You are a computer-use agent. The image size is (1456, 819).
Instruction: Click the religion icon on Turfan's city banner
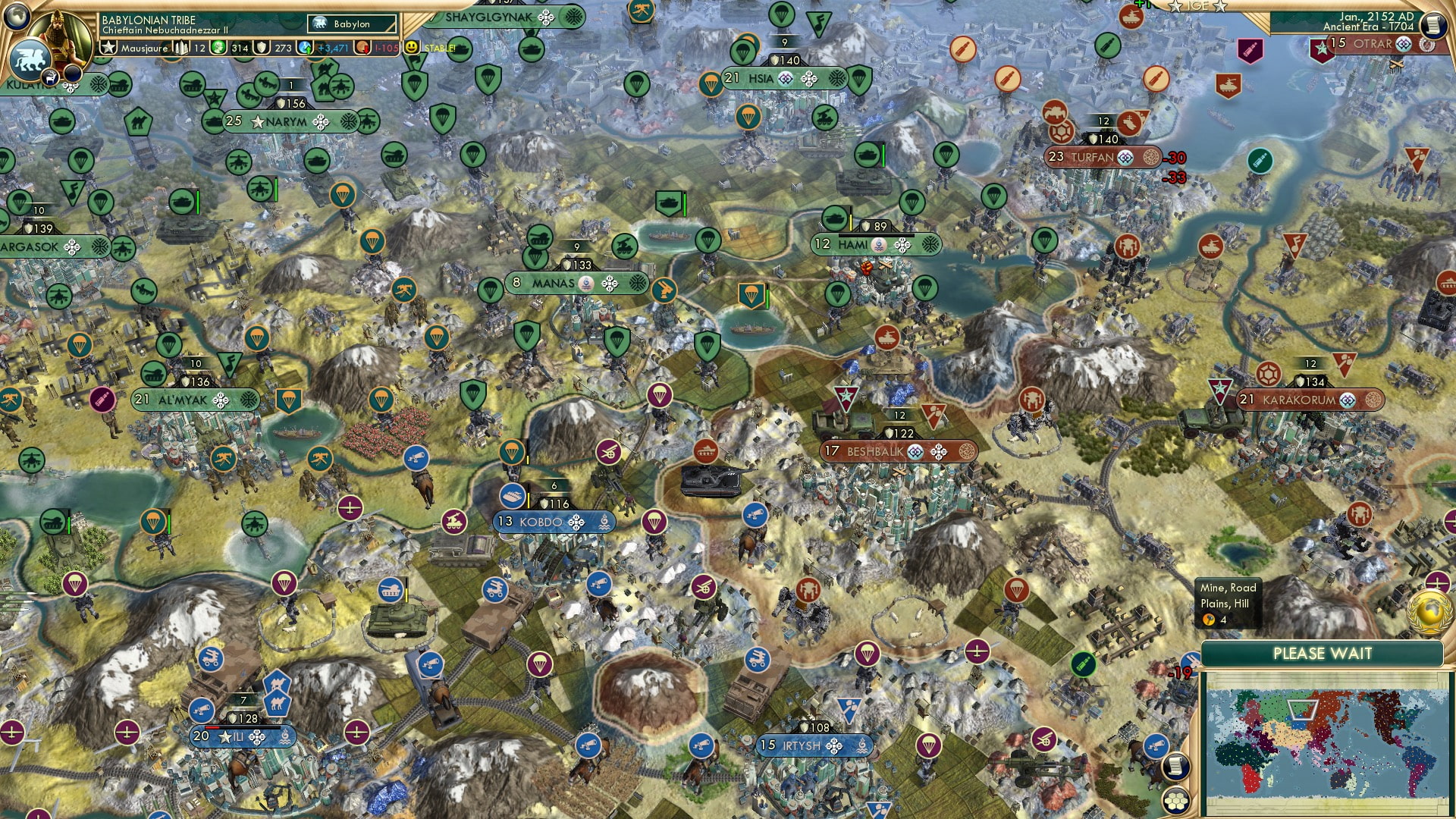(1125, 158)
